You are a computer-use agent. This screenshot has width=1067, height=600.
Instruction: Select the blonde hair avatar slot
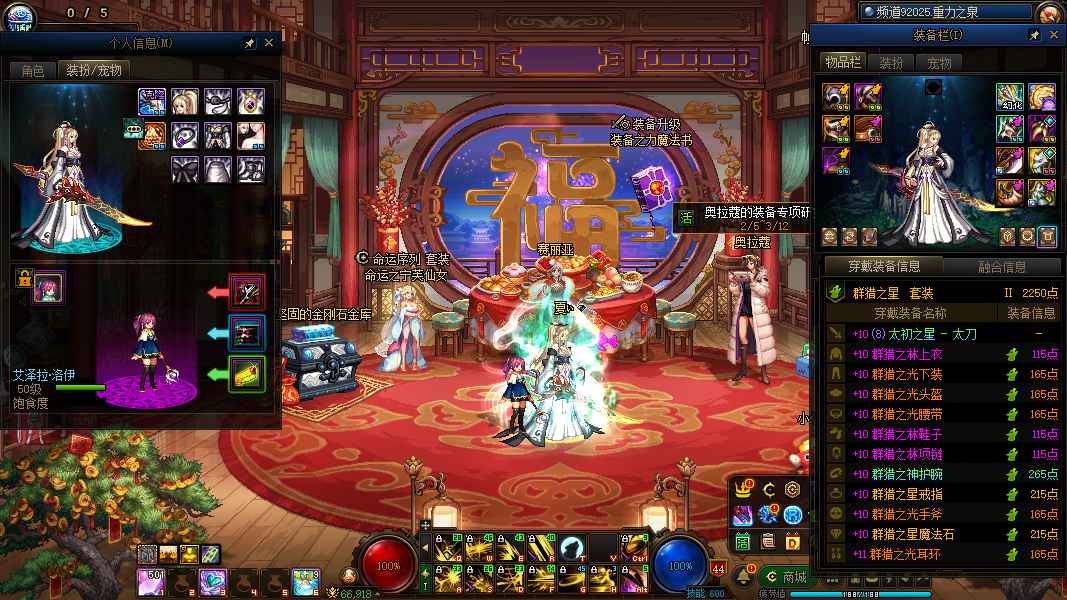pos(184,101)
